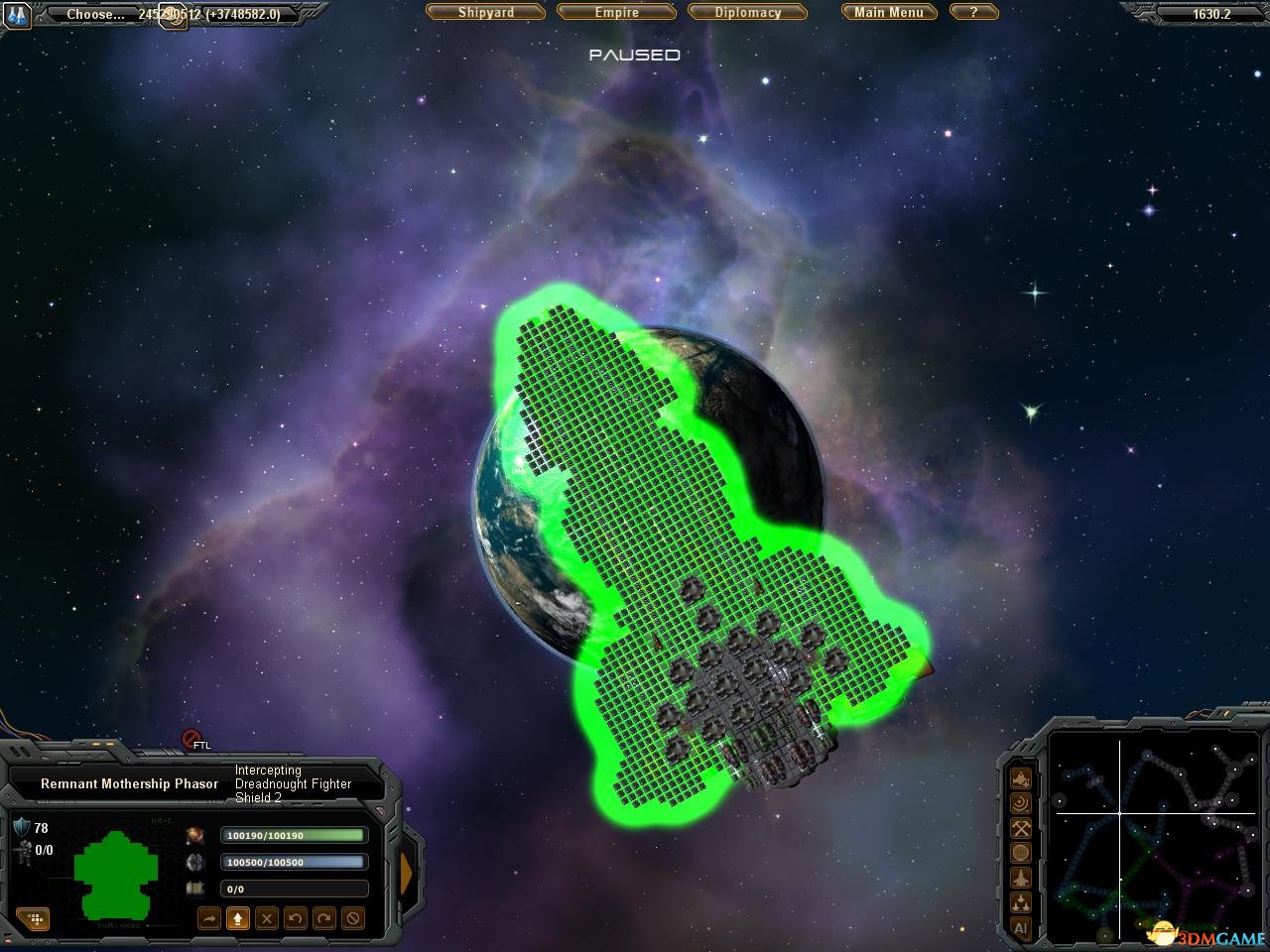Viewport: 1270px width, 952px height.
Task: Click the spiral rings minimap button
Action: point(1020,803)
